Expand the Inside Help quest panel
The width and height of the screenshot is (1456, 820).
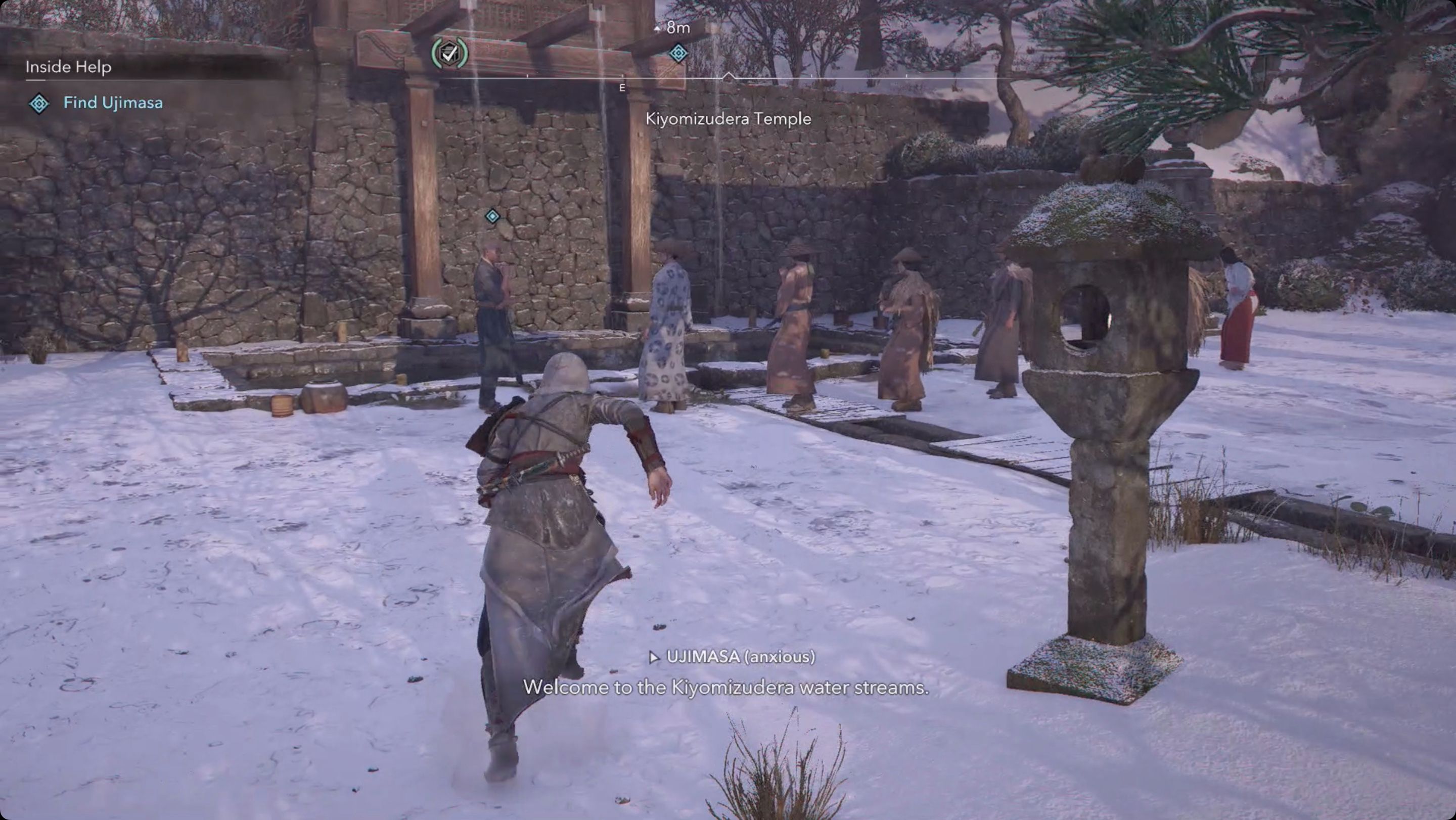[68, 67]
